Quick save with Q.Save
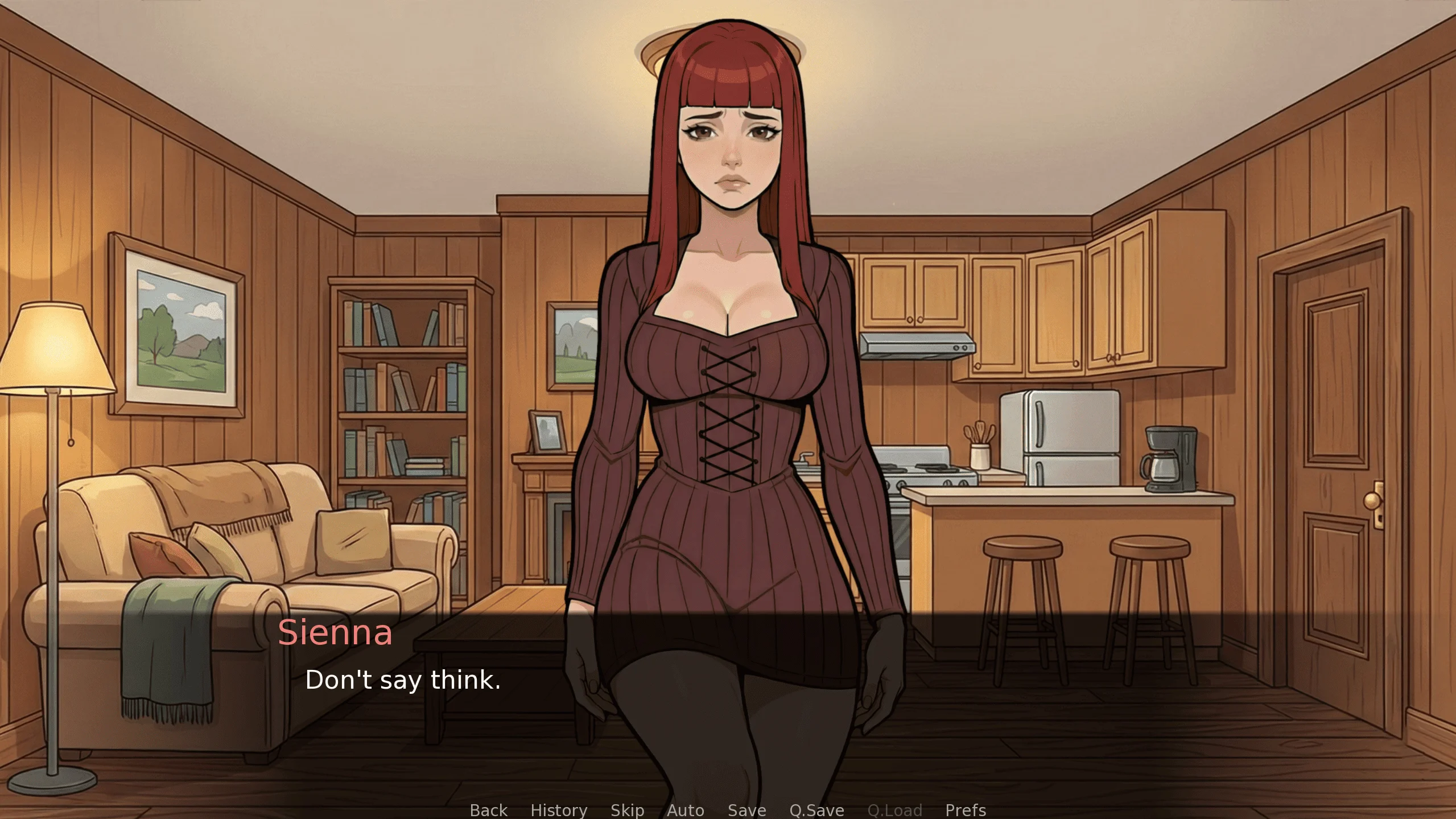The height and width of the screenshot is (819, 1456). click(816, 809)
